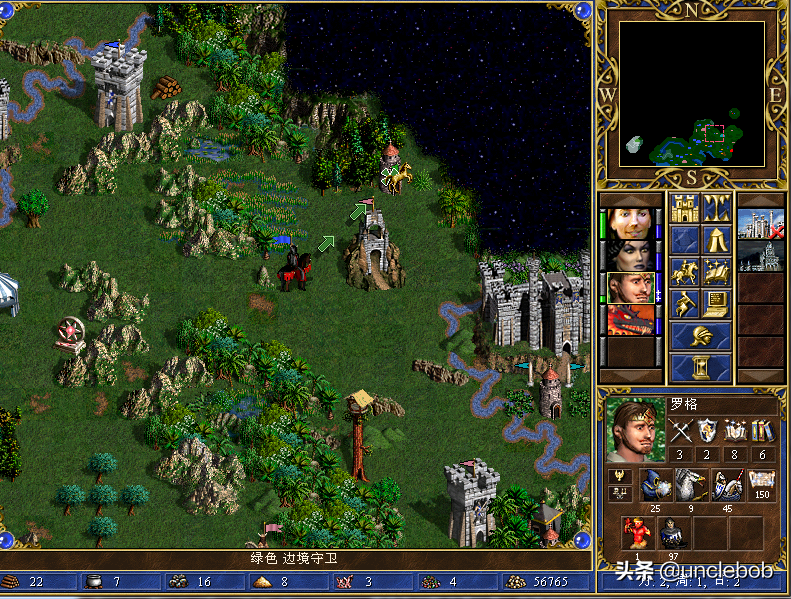The image size is (791, 599).
Task: Open the spellbook cast spell button
Action: click(x=716, y=272)
